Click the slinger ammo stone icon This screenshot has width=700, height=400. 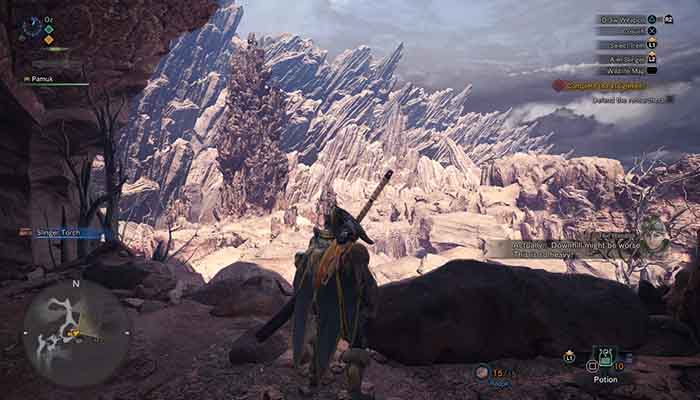pos(482,371)
